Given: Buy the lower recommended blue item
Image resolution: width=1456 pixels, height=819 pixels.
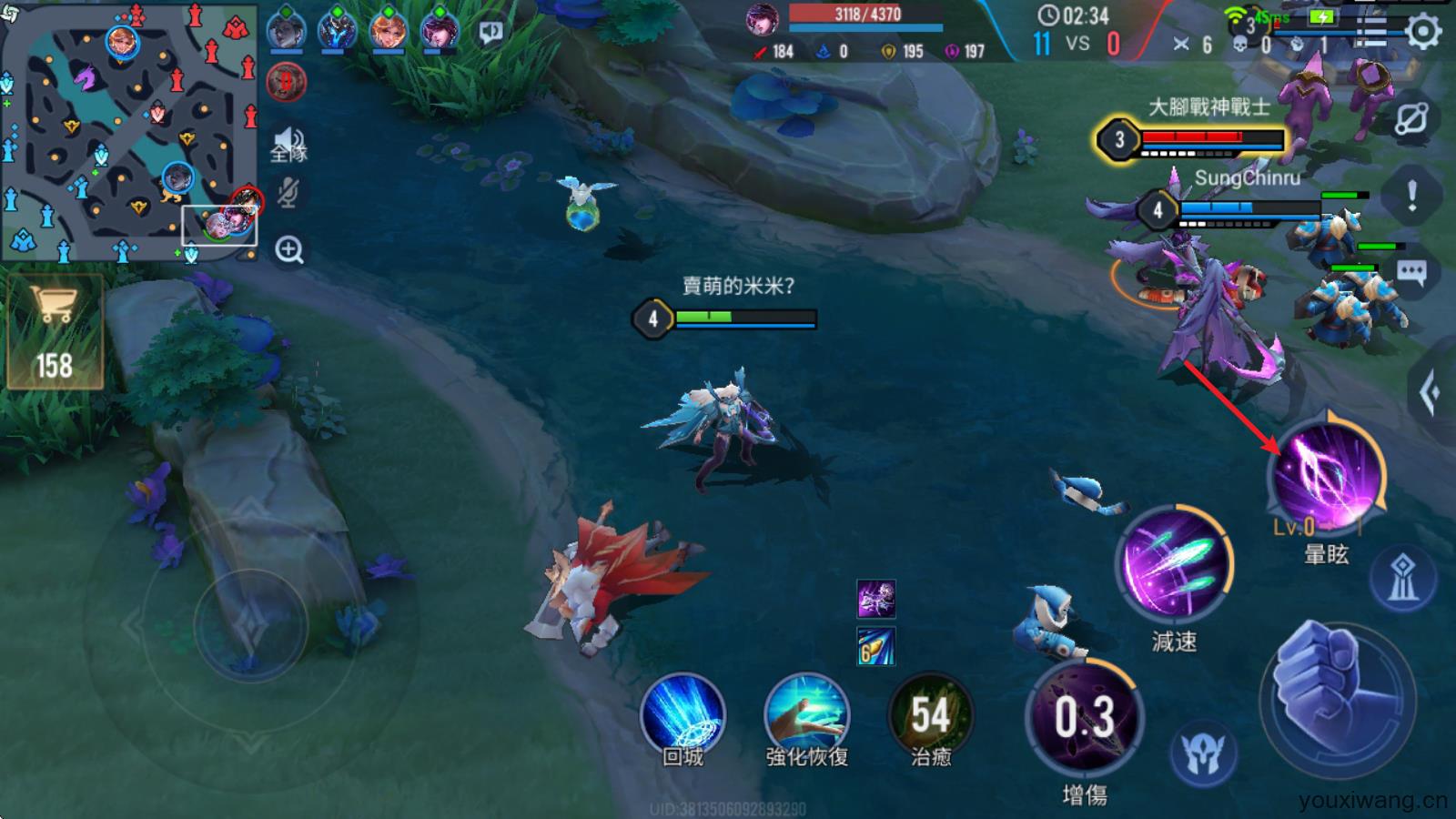Looking at the screenshot, I should [875, 646].
